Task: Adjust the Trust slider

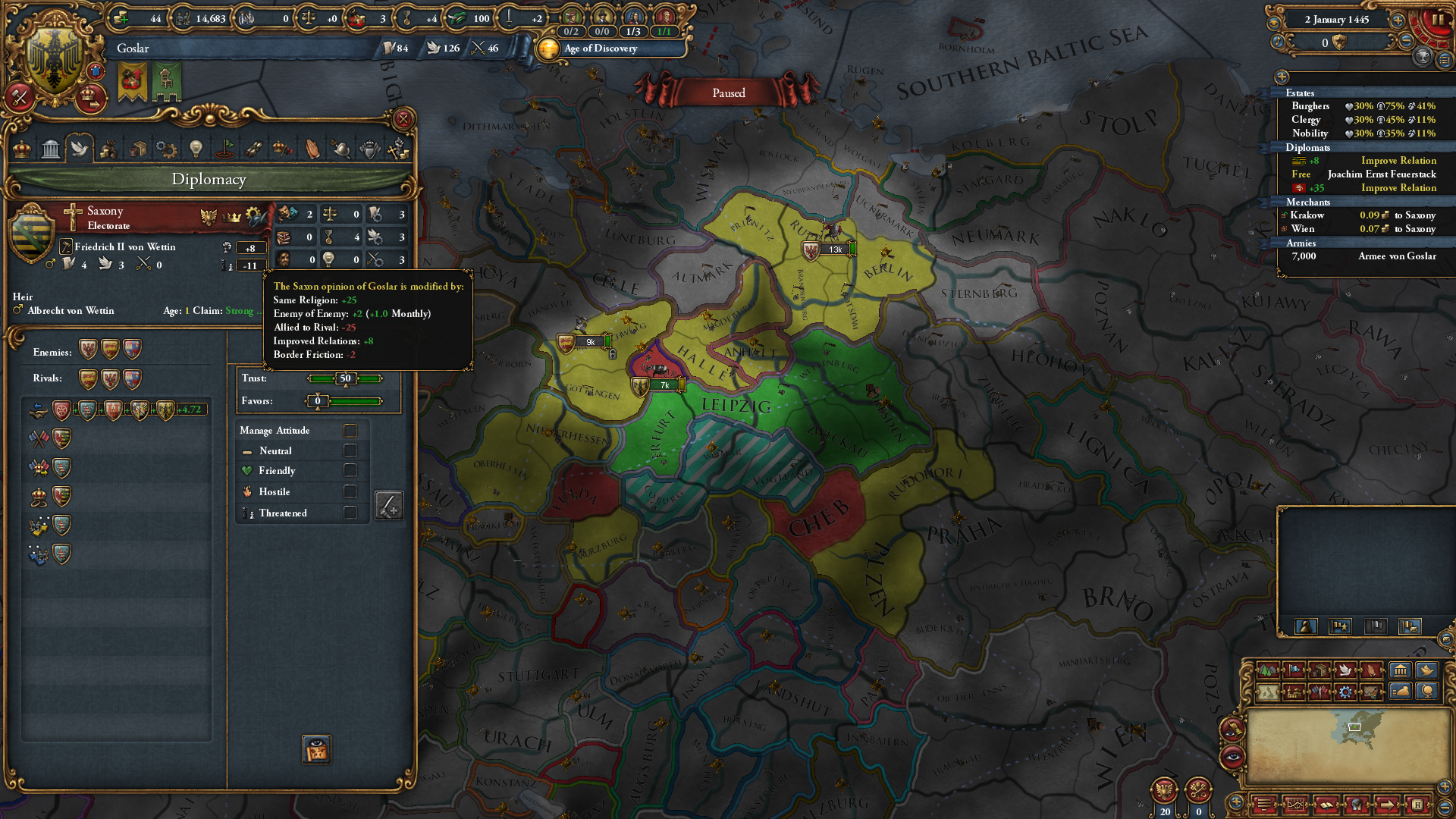Action: pyautogui.click(x=345, y=378)
